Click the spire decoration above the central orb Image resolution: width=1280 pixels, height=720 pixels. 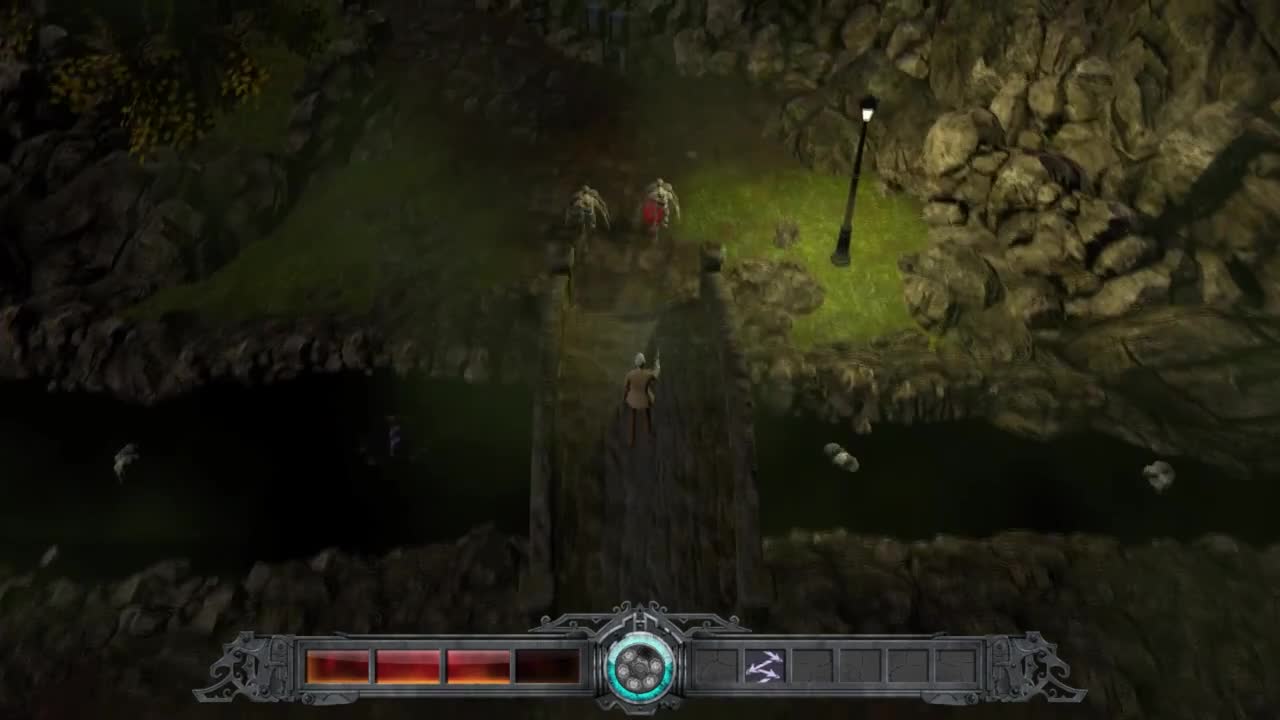(639, 610)
